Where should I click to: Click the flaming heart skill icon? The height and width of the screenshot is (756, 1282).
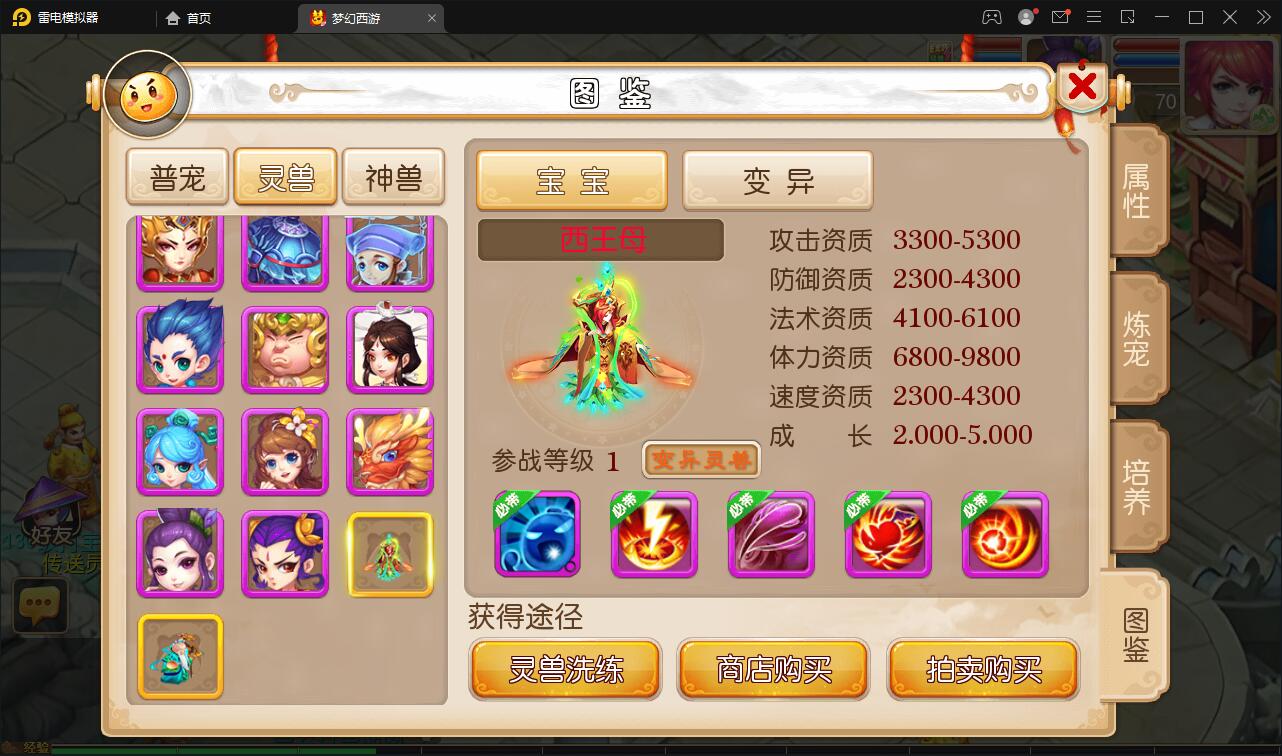coord(888,535)
